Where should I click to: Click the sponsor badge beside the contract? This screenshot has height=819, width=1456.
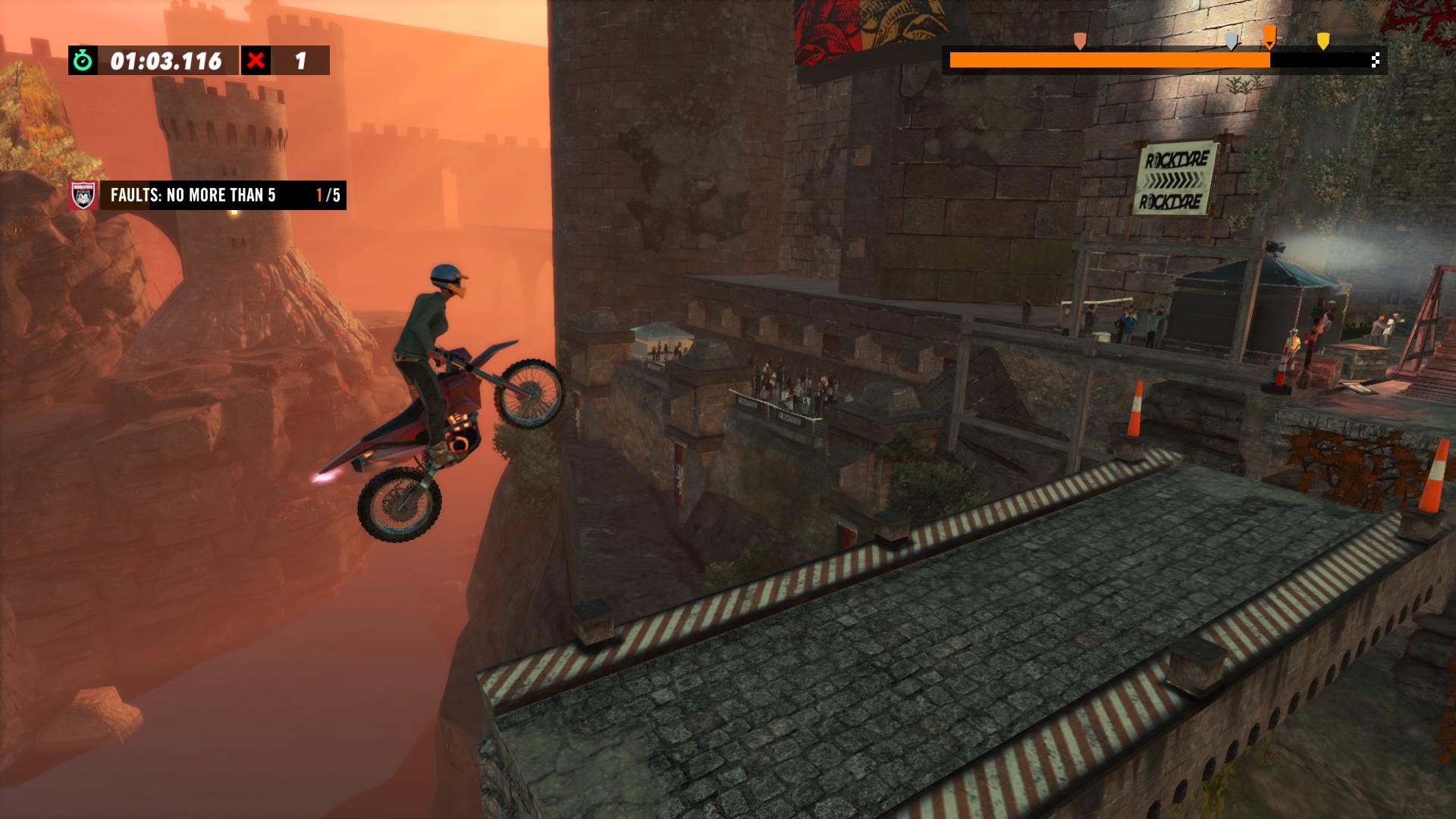pyautogui.click(x=83, y=196)
